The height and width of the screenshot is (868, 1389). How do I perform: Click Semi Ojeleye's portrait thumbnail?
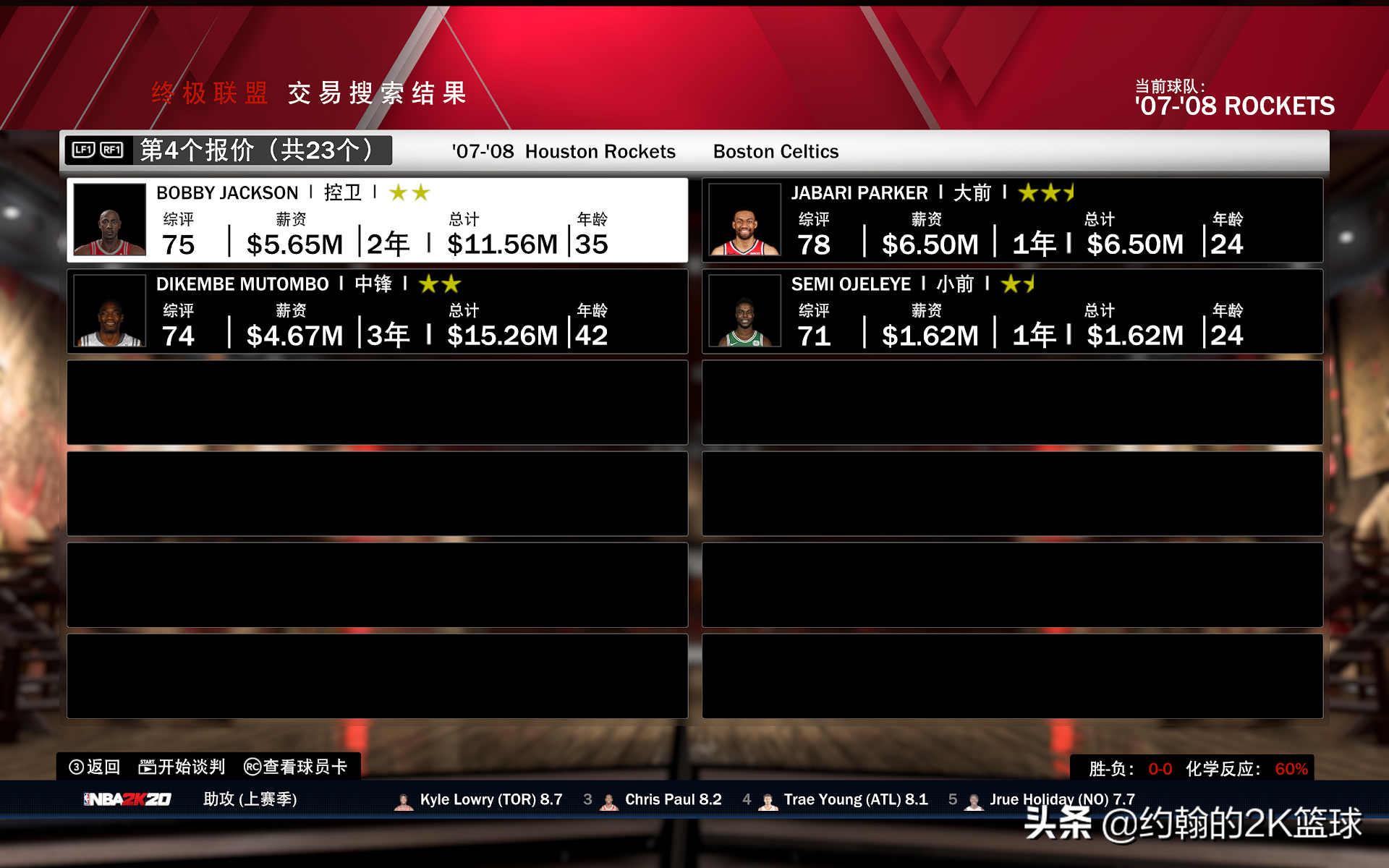(744, 311)
